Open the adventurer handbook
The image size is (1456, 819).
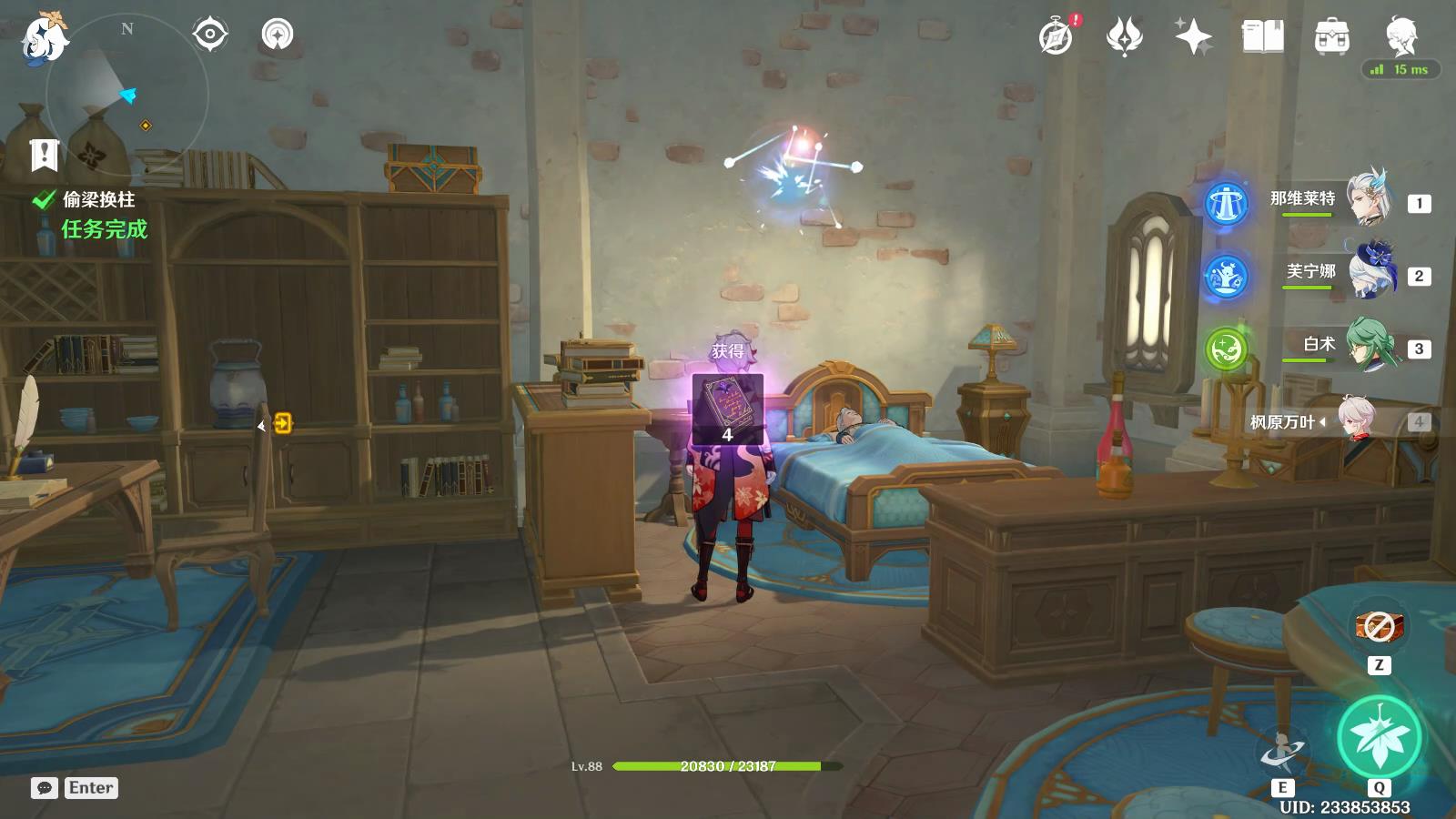tap(1262, 36)
